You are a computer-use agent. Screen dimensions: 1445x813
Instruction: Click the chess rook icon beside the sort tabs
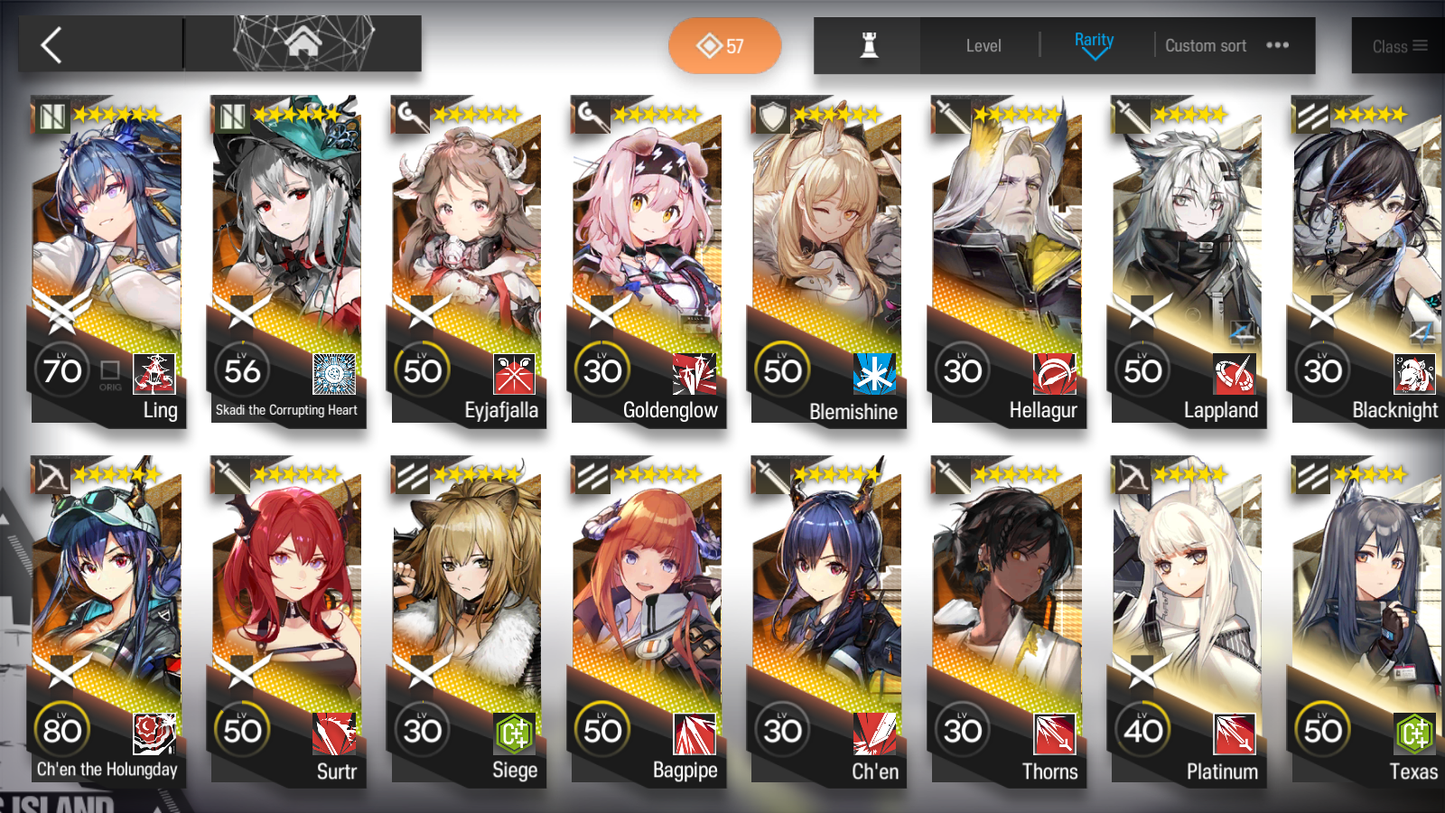pyautogui.click(x=867, y=45)
